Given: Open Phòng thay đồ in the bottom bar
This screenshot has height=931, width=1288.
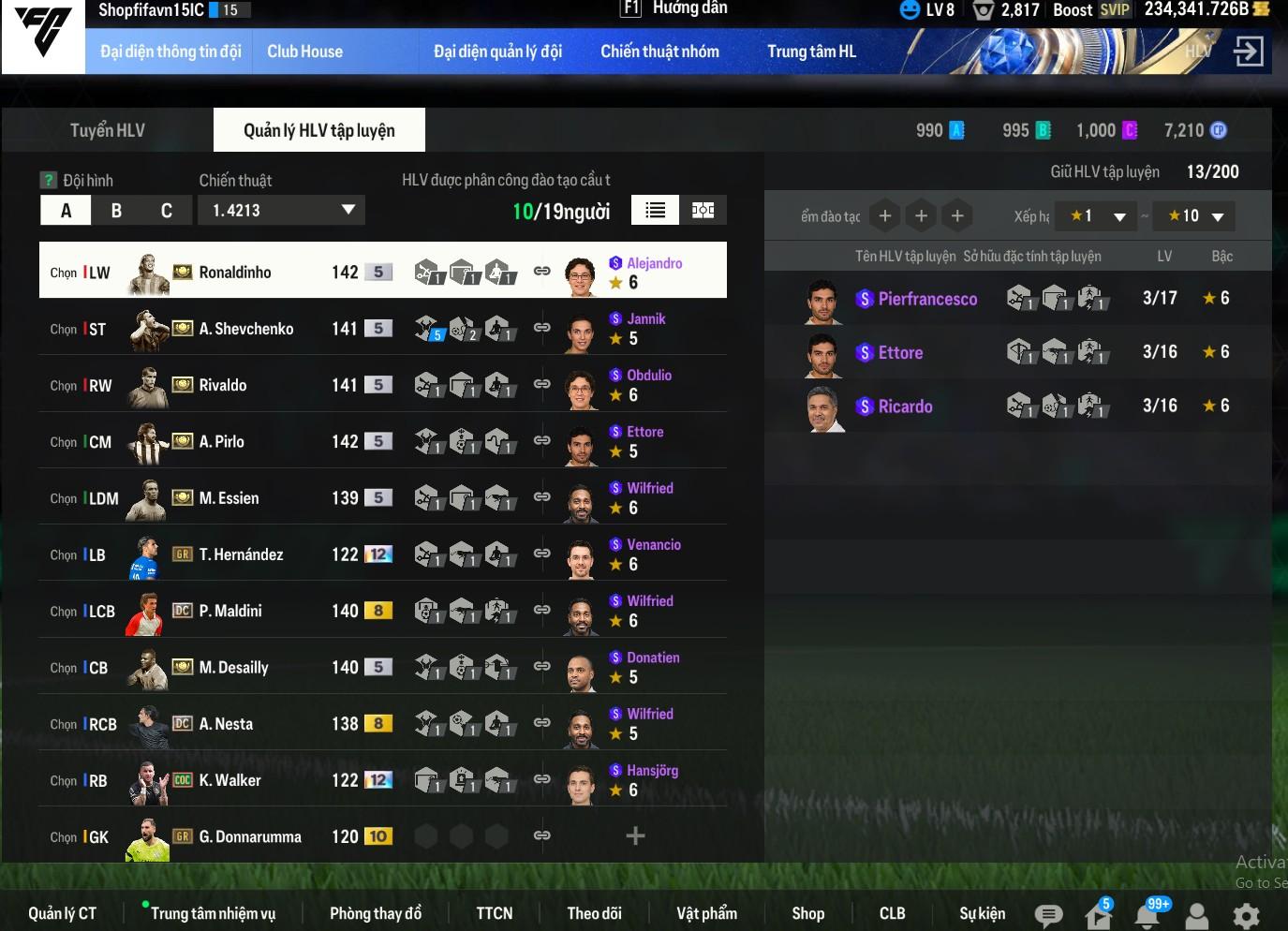Looking at the screenshot, I should tap(376, 913).
